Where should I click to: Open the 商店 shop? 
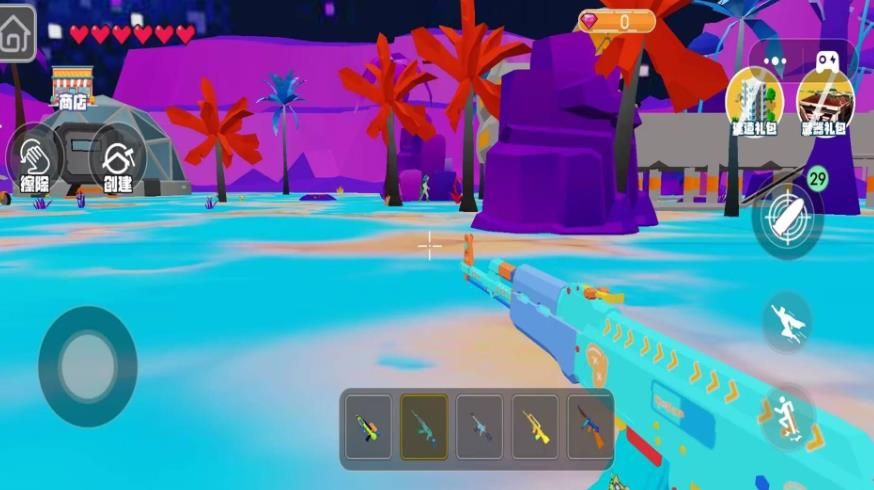point(71,89)
